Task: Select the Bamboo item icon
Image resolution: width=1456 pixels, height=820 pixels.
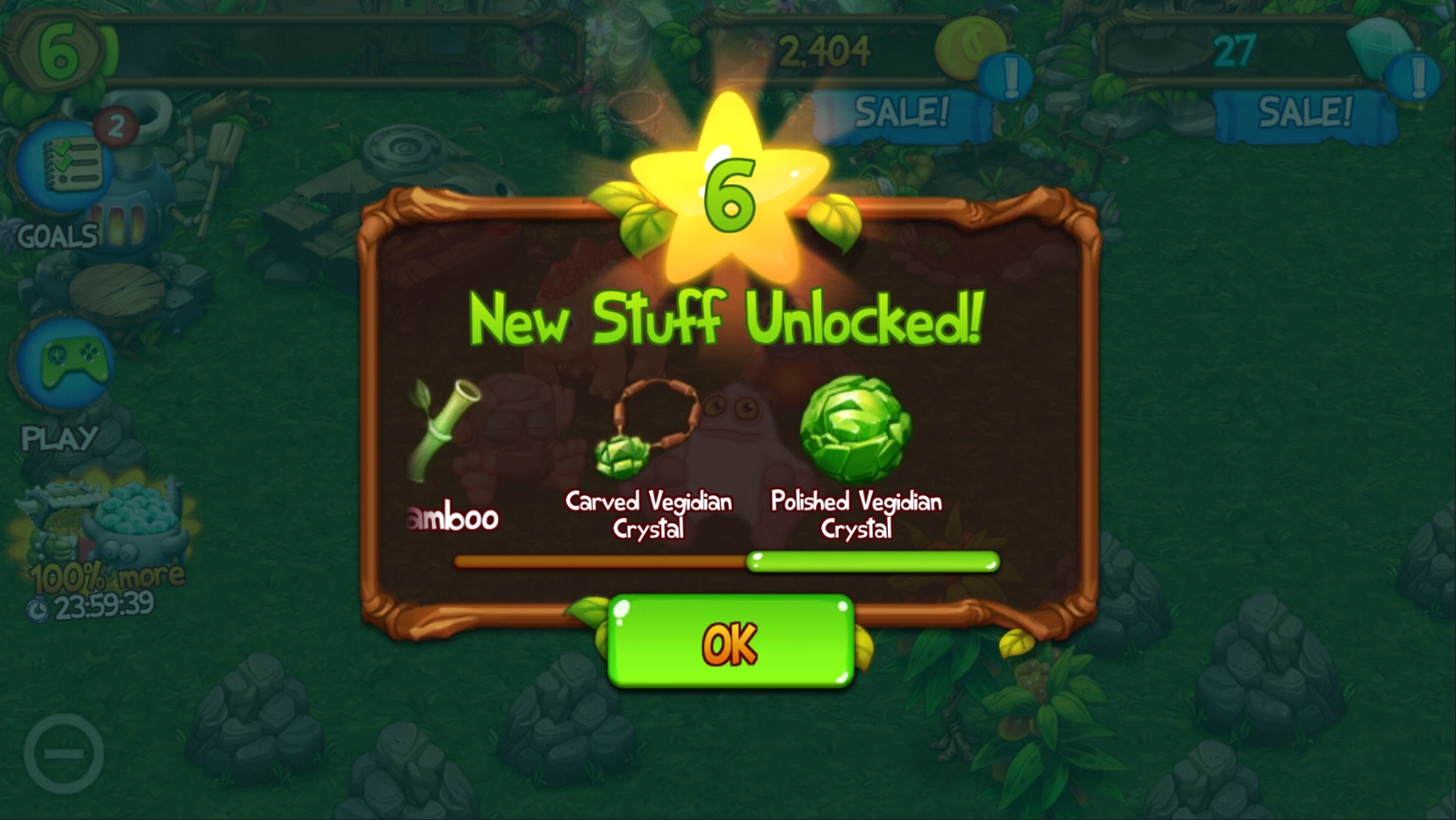Action: [443, 430]
